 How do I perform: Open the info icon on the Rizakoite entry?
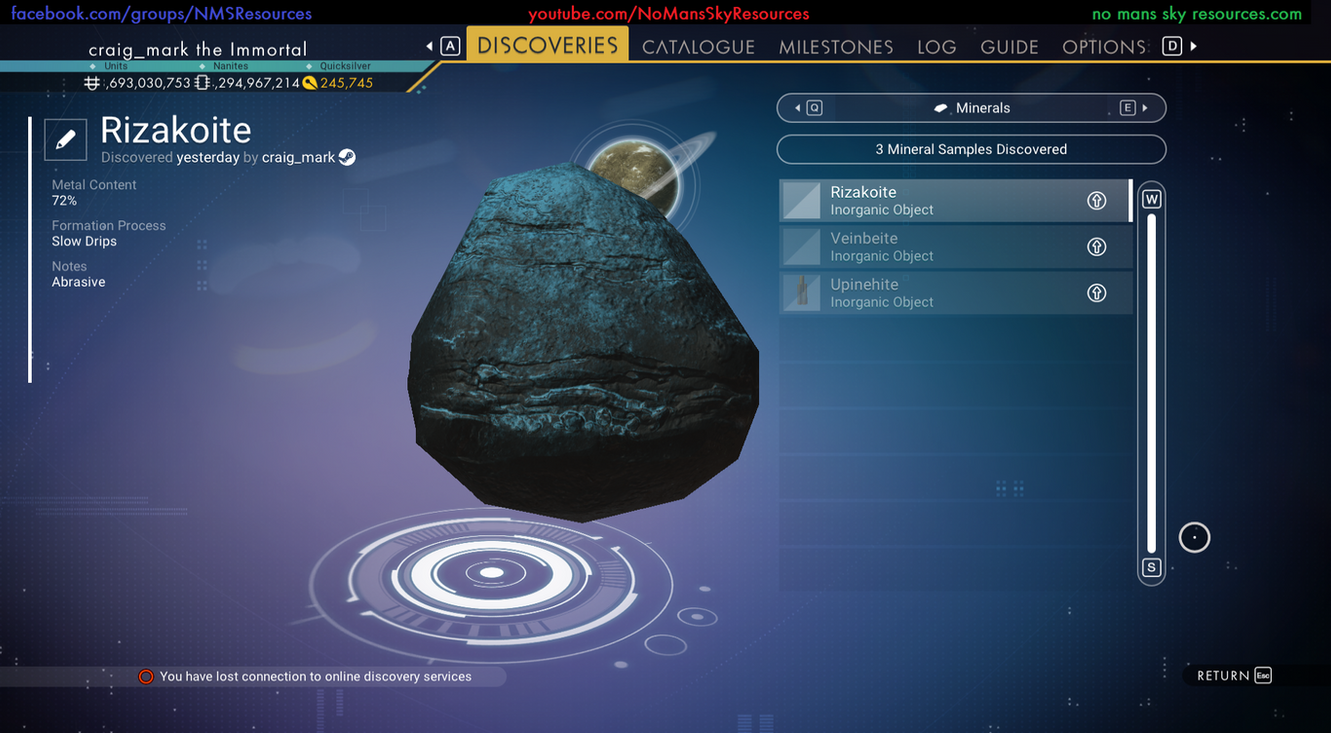[1096, 200]
